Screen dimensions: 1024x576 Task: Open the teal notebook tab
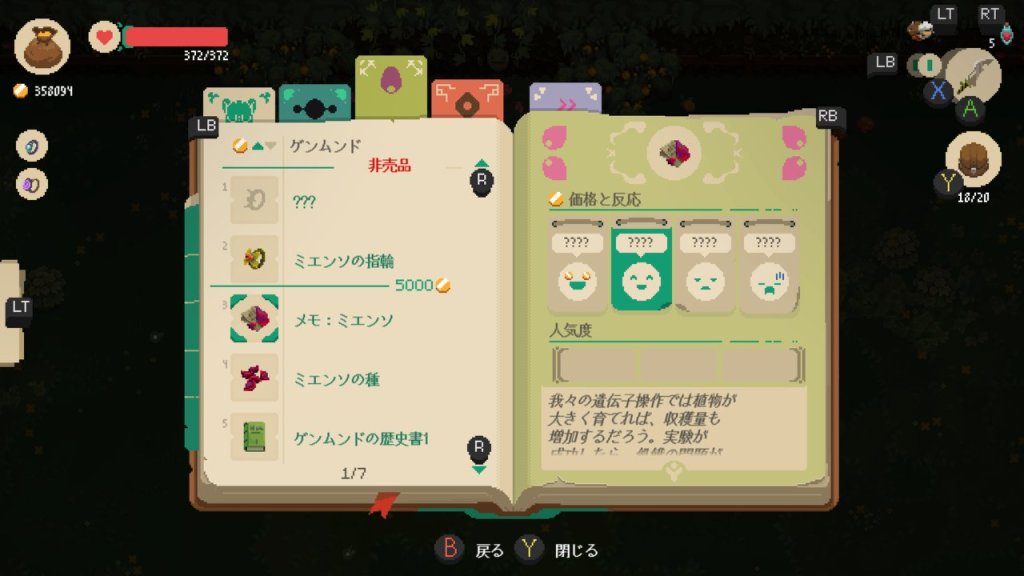pos(314,102)
